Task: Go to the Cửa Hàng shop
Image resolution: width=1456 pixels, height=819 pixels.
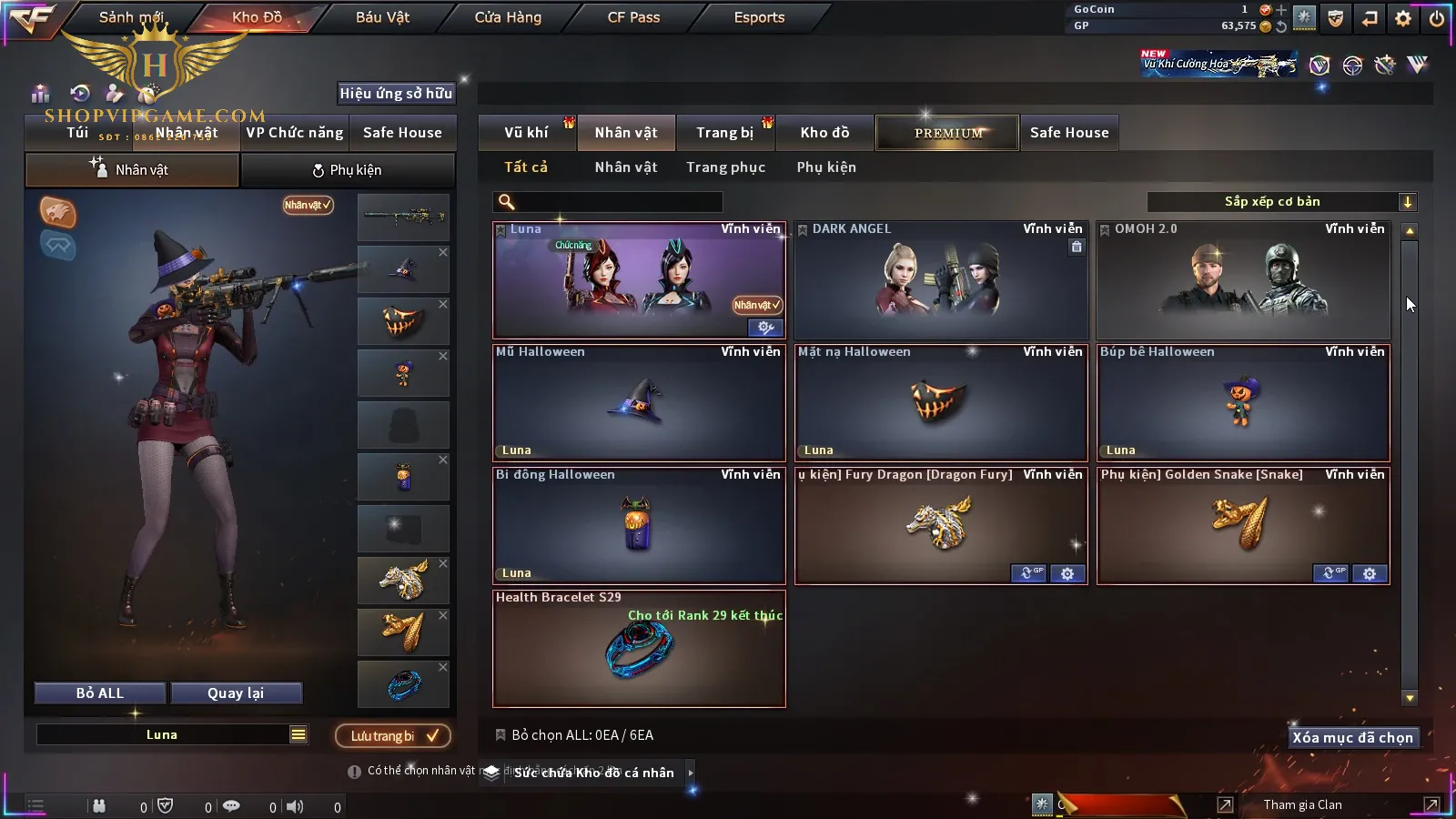Action: tap(508, 17)
